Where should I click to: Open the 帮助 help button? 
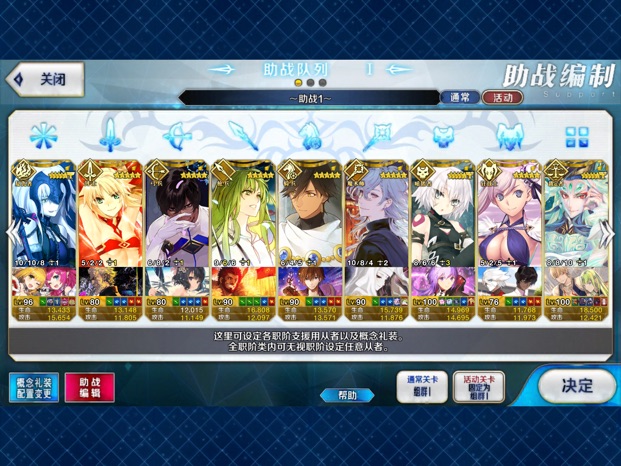(347, 395)
